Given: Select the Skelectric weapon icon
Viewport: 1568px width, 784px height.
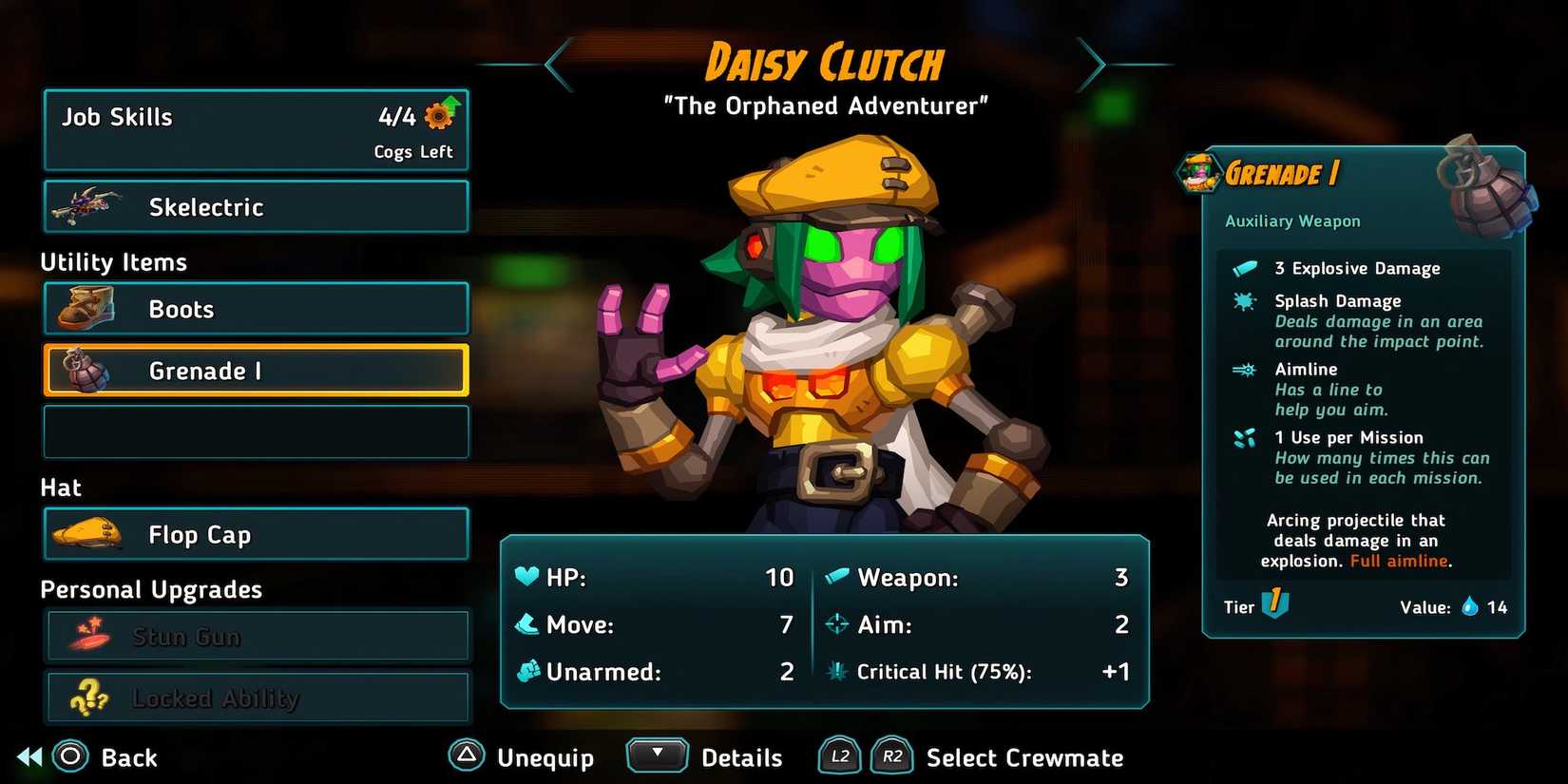Looking at the screenshot, I should click(86, 203).
